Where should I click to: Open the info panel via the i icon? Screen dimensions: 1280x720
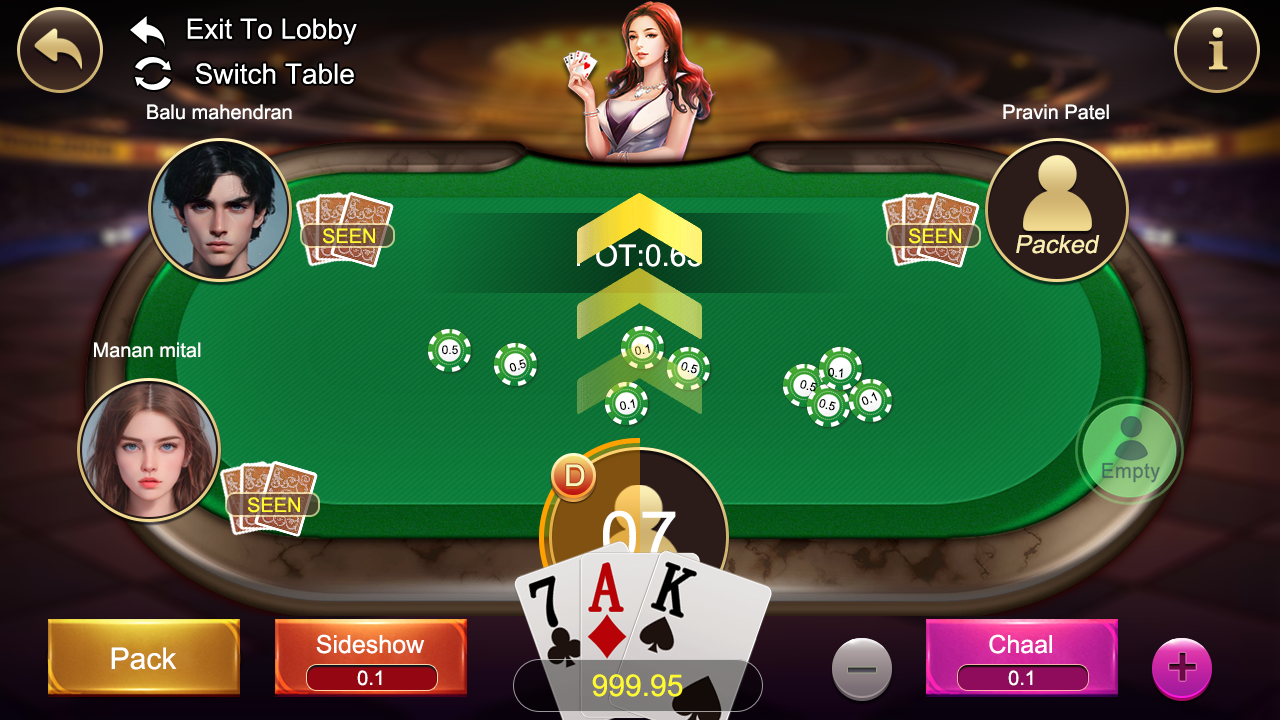click(1216, 50)
